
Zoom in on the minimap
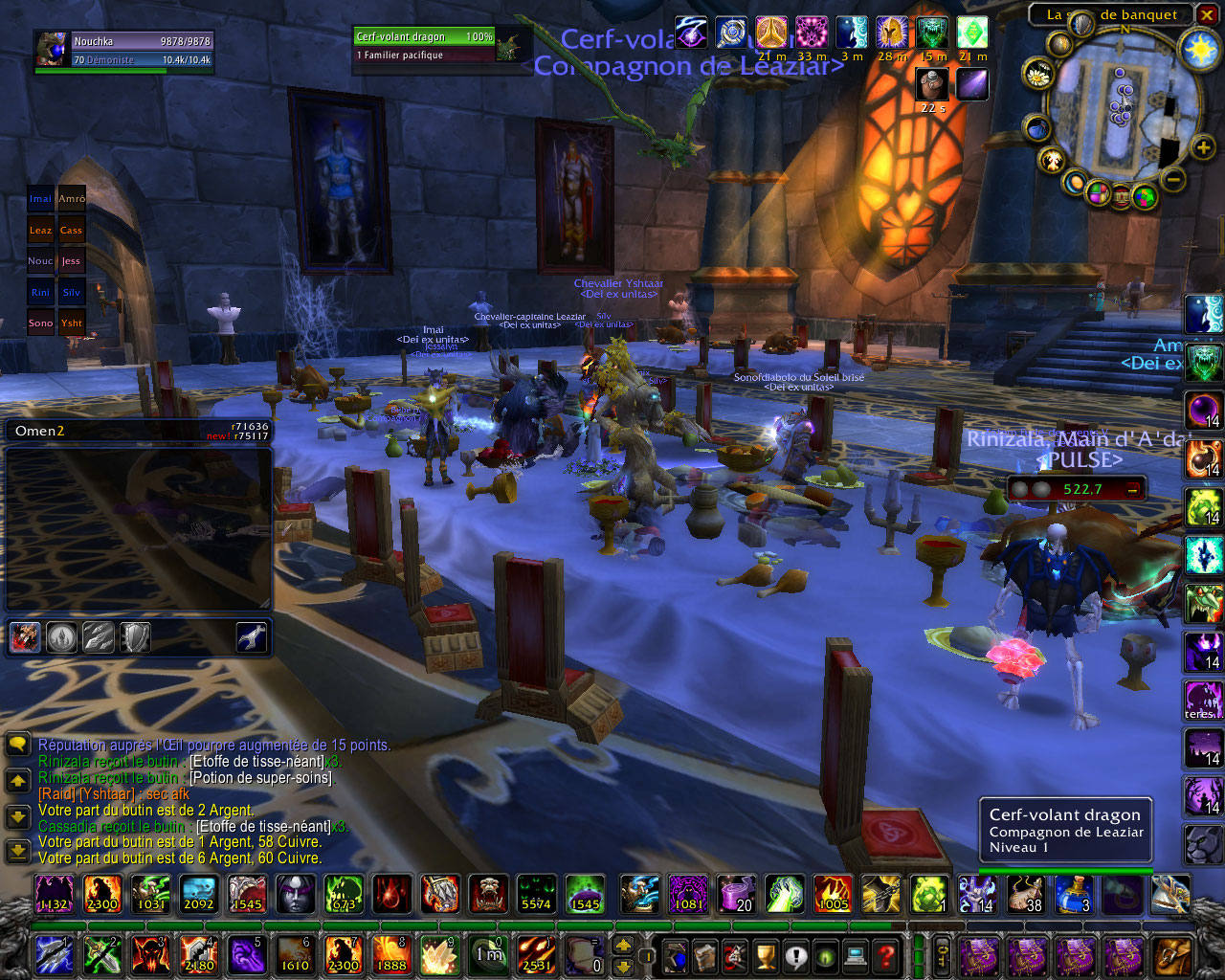[x=1203, y=147]
